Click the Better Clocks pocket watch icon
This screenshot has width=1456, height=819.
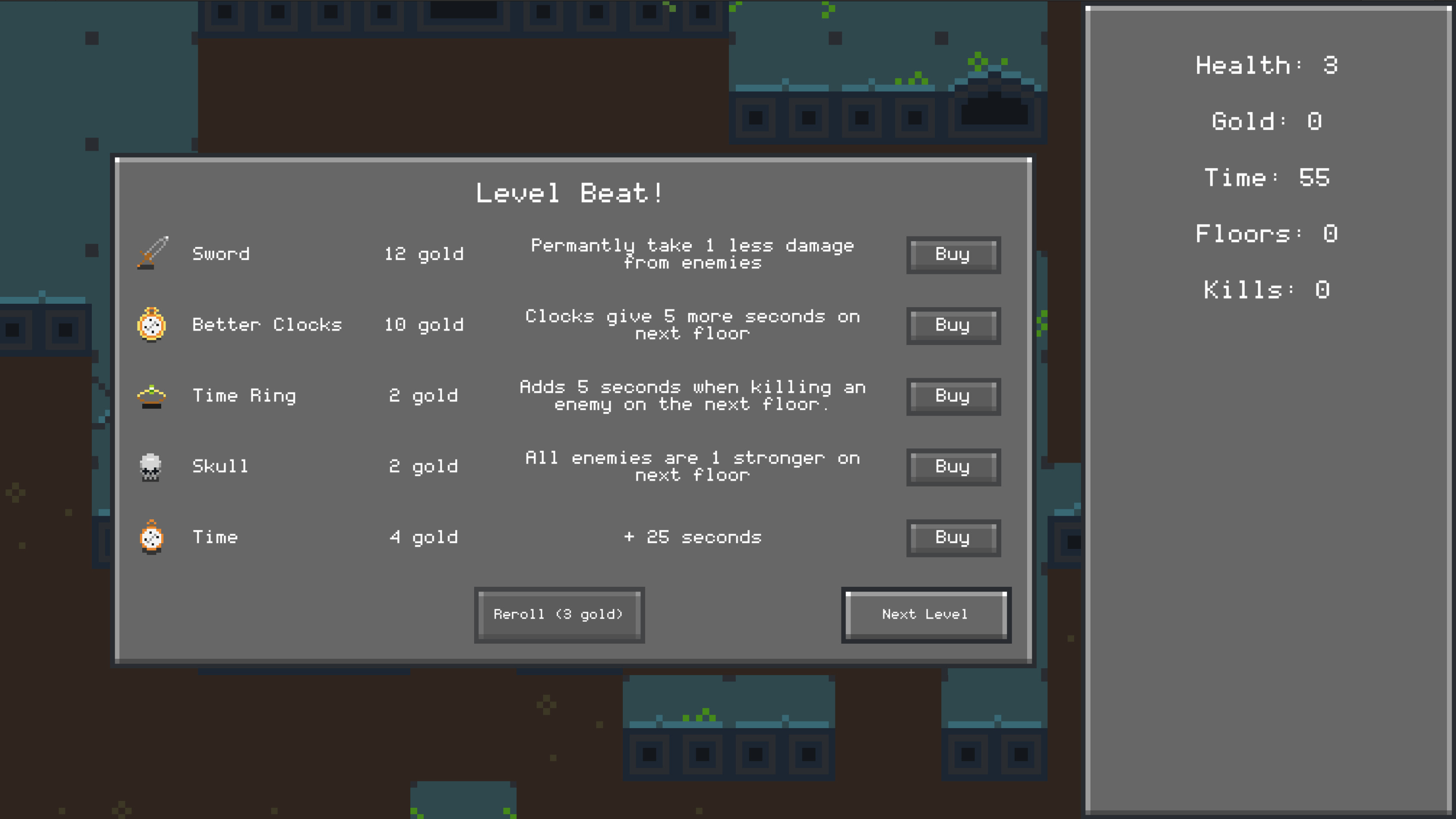pos(151,325)
